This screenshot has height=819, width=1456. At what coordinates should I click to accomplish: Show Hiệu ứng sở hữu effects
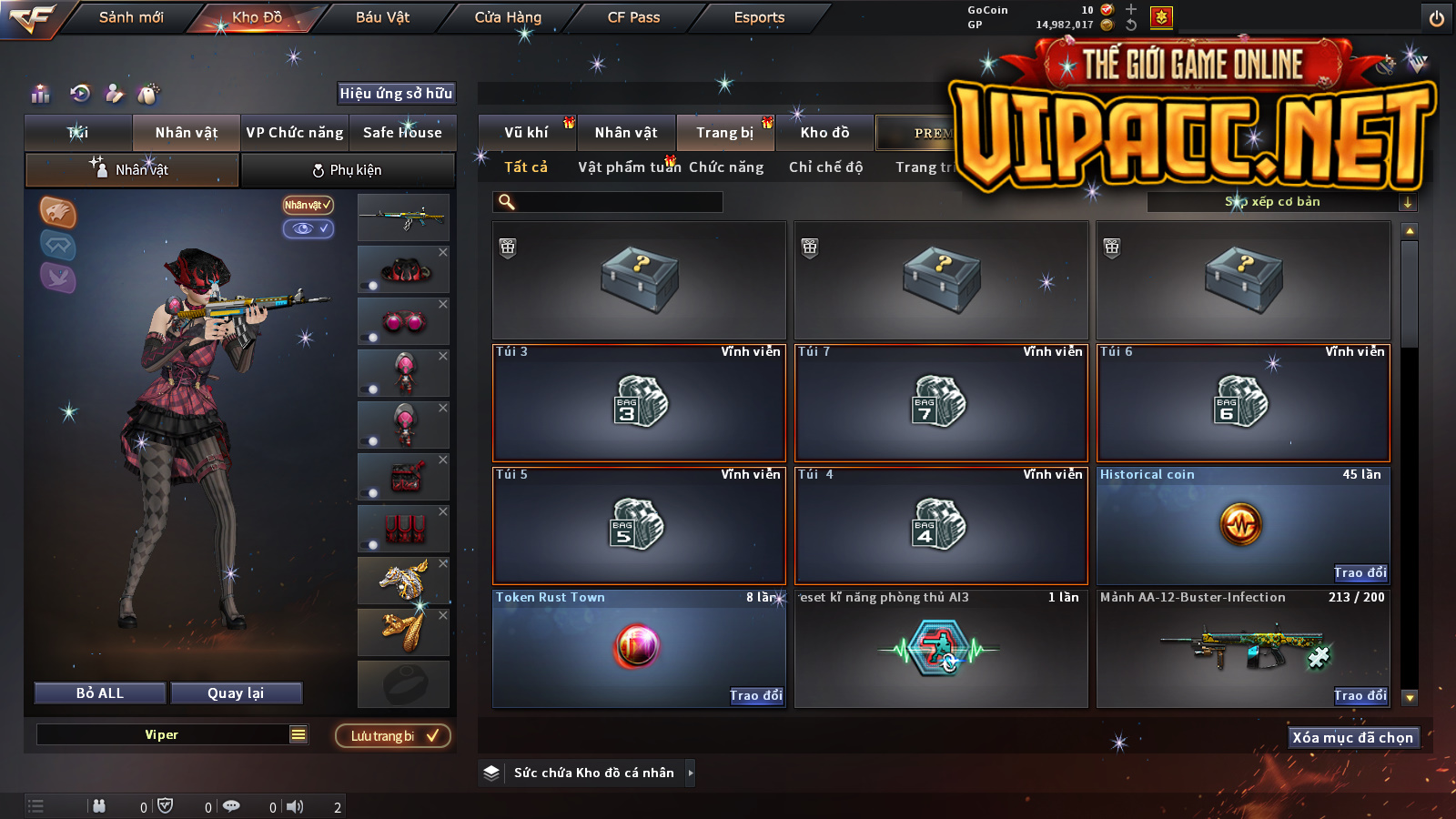(x=396, y=93)
